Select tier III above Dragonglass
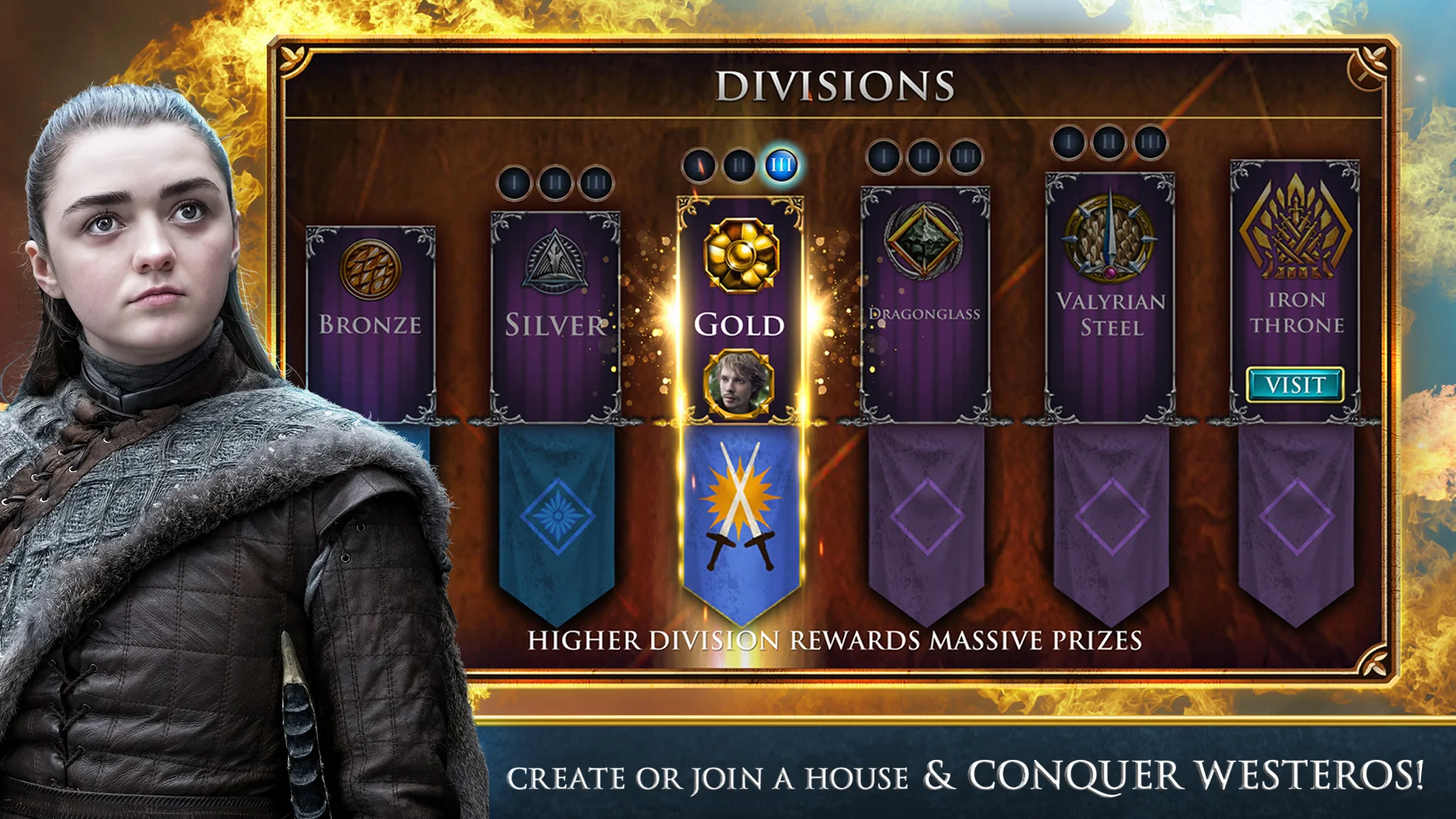Viewport: 1456px width, 819px height. pos(965,156)
